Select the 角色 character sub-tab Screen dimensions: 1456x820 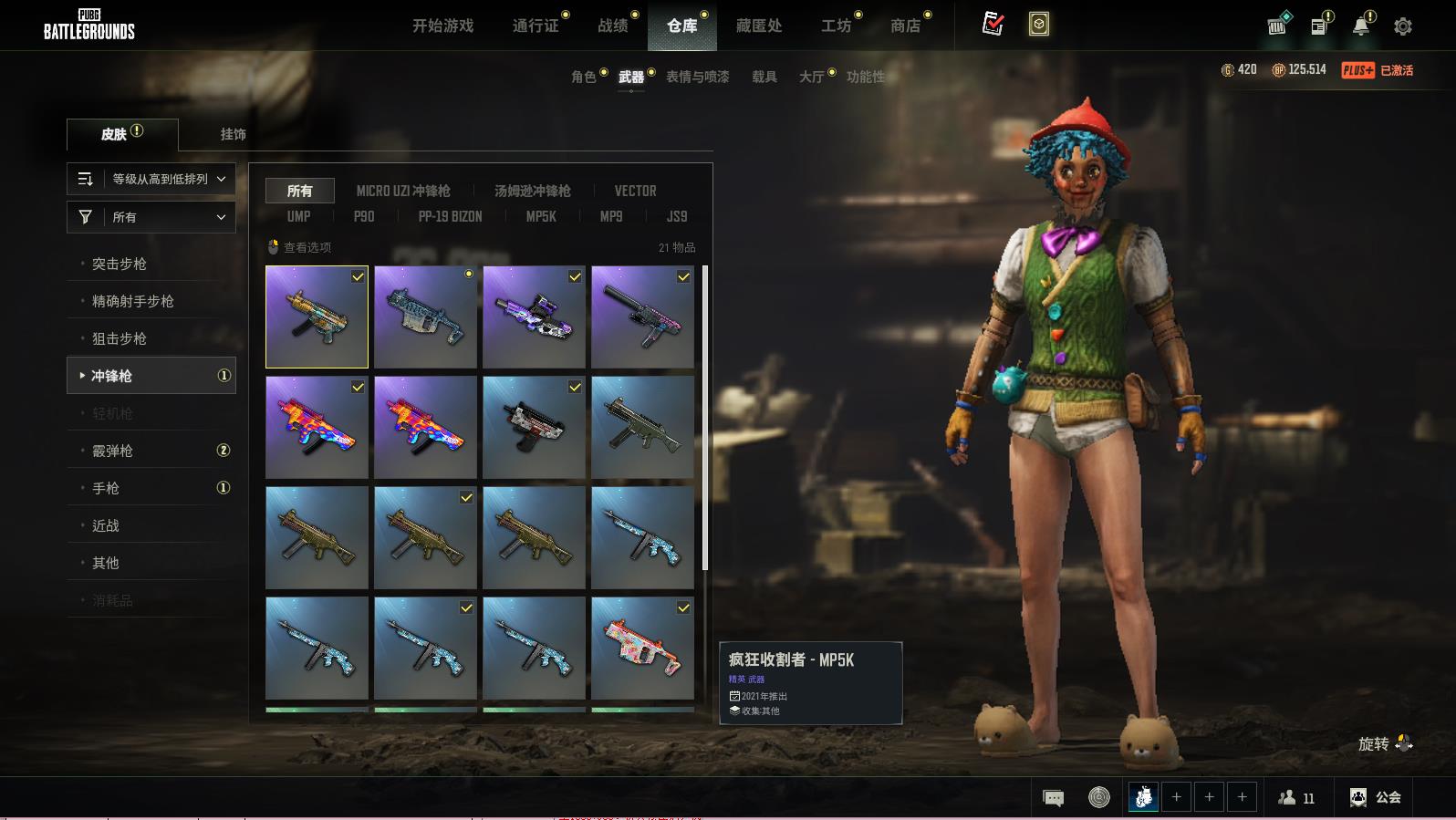tap(584, 77)
